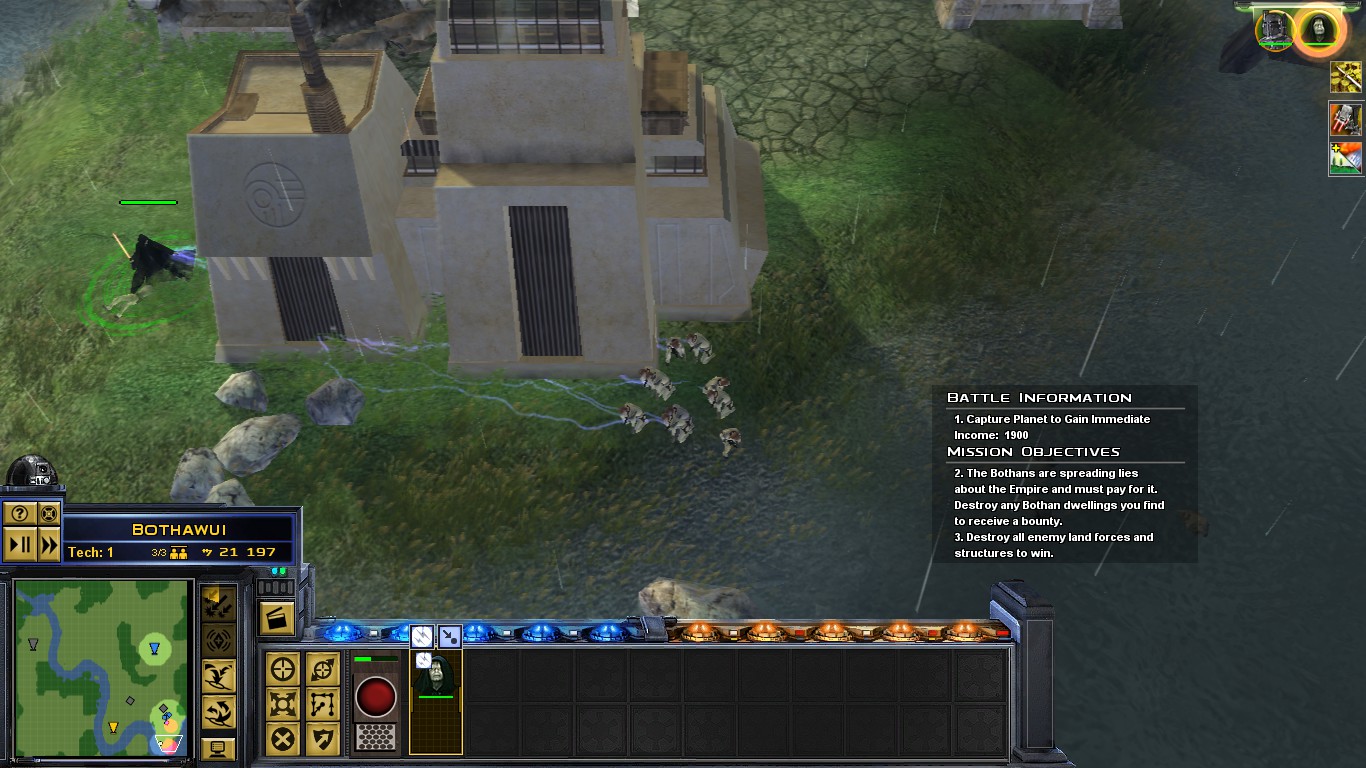
Task: Activate the Force Lightning ability button
Action: (x=422, y=635)
